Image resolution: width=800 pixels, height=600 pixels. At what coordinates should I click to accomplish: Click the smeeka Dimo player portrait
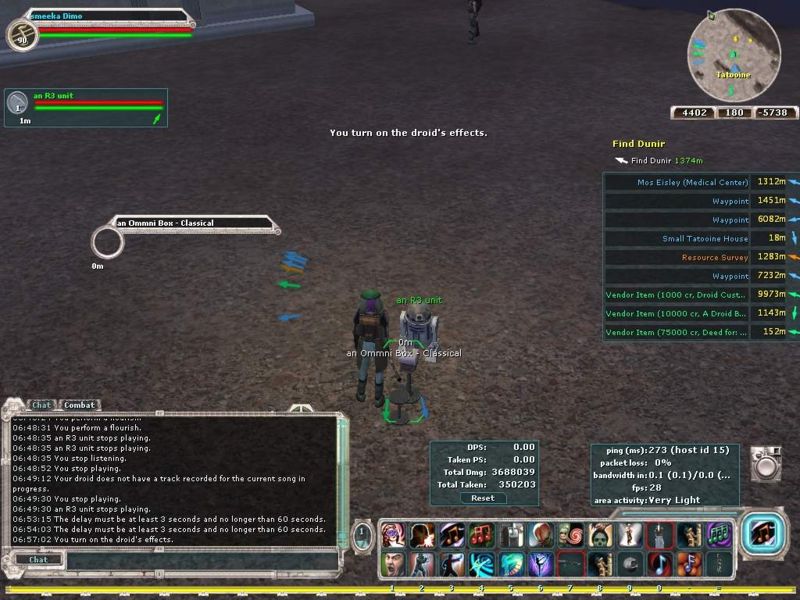(x=20, y=36)
